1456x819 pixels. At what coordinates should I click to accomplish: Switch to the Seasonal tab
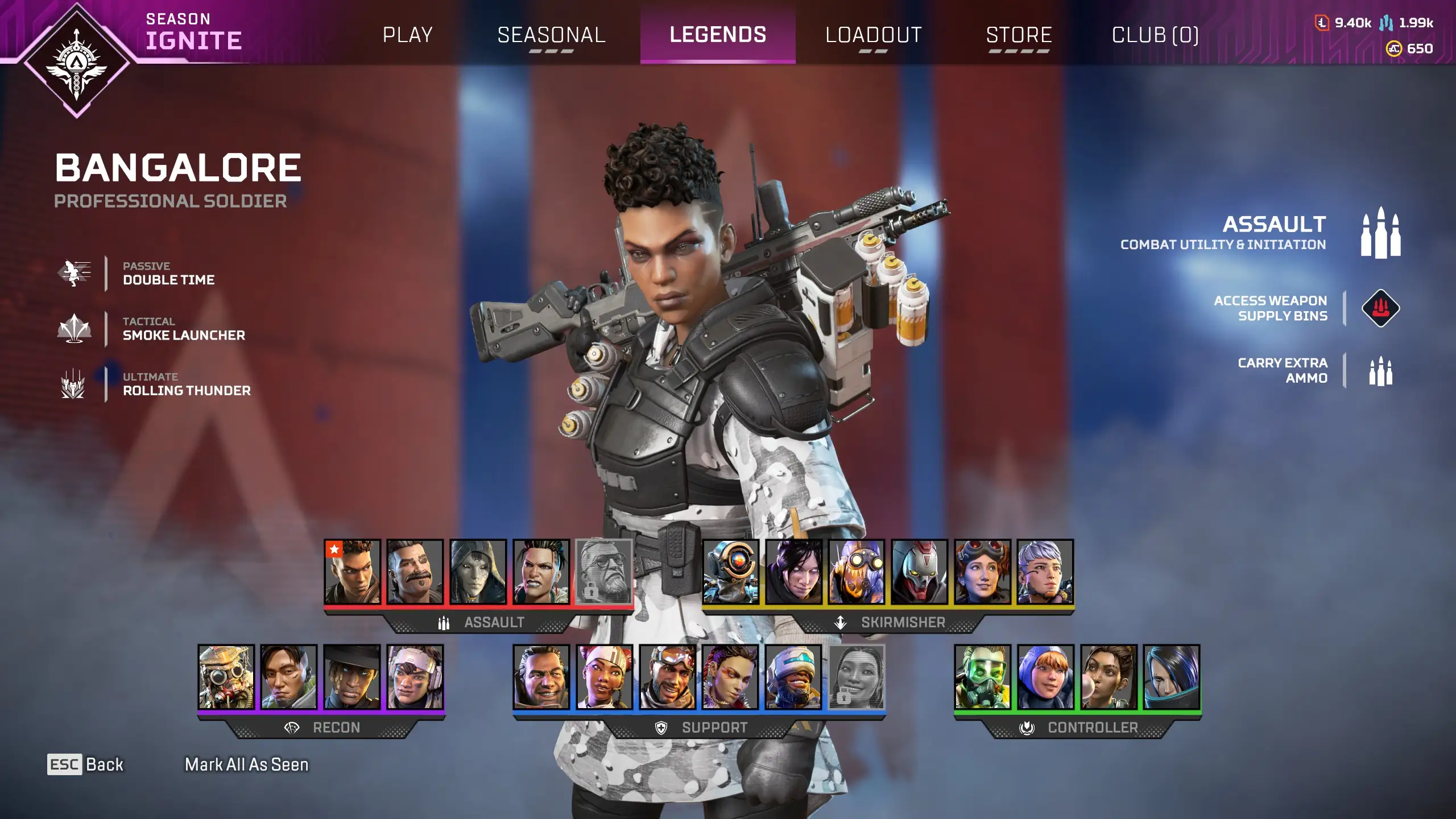551,35
